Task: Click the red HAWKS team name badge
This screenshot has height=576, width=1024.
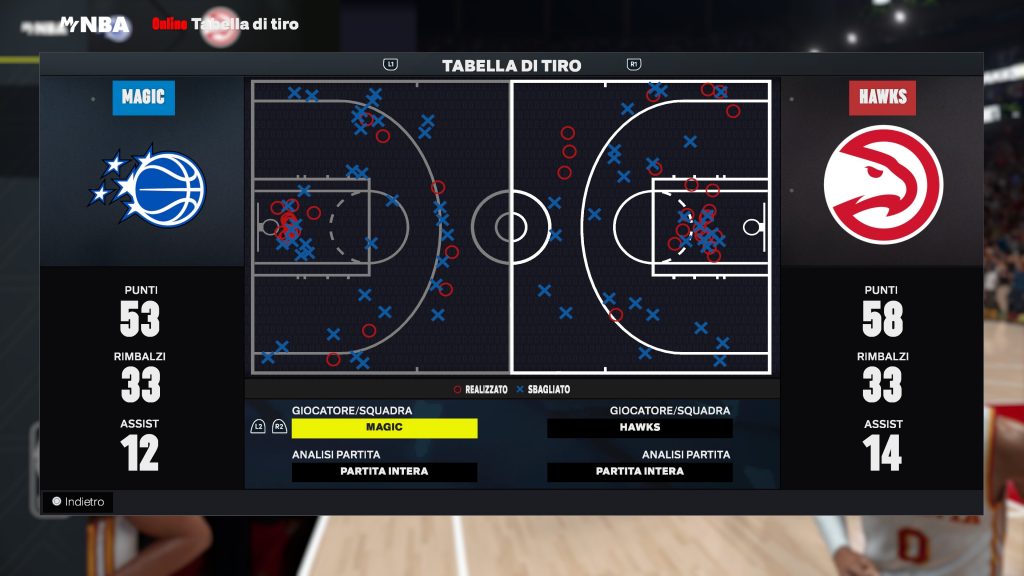Action: pos(882,97)
